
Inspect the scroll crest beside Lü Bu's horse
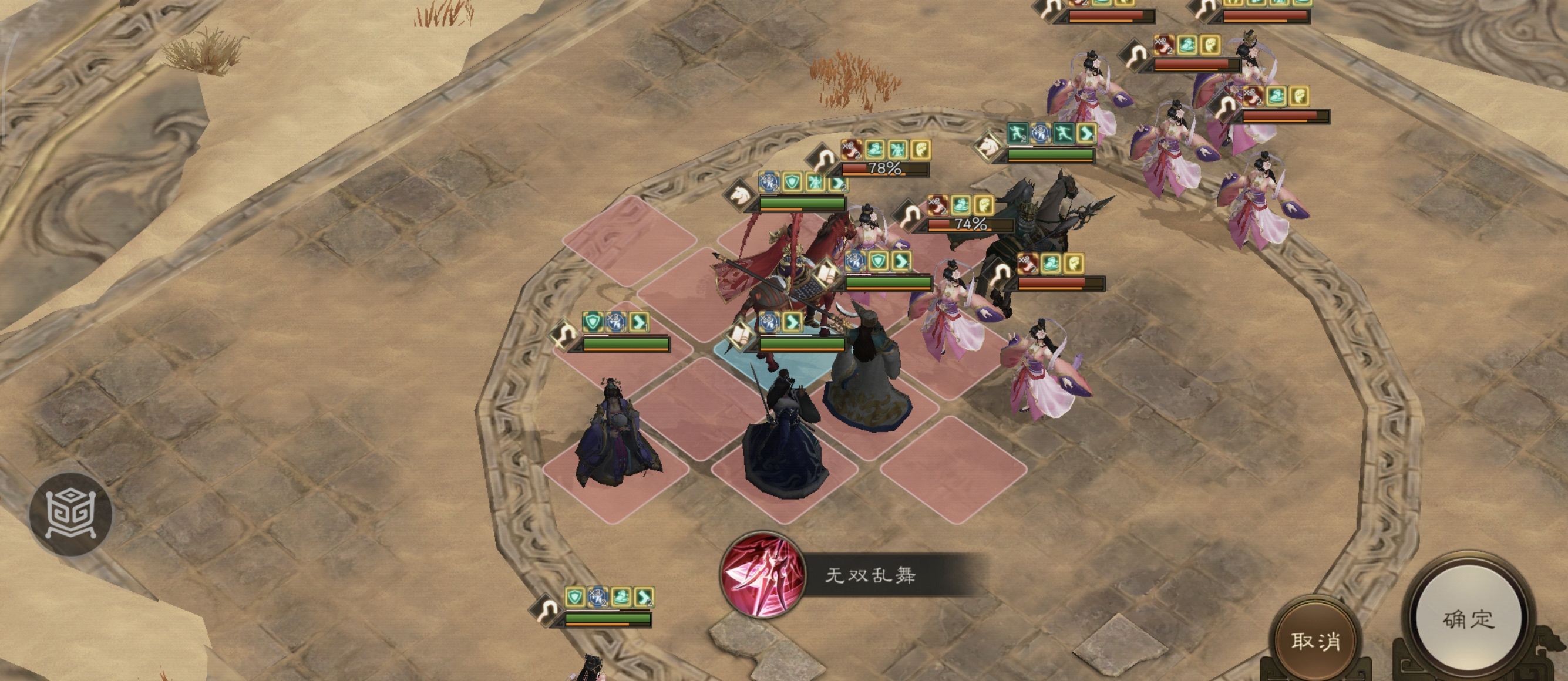click(827, 274)
